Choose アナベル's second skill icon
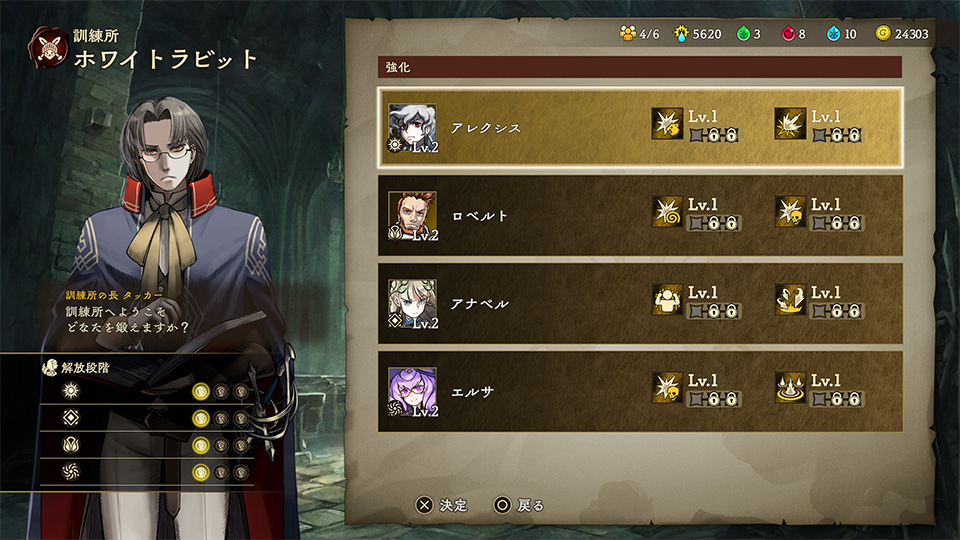 (x=790, y=299)
